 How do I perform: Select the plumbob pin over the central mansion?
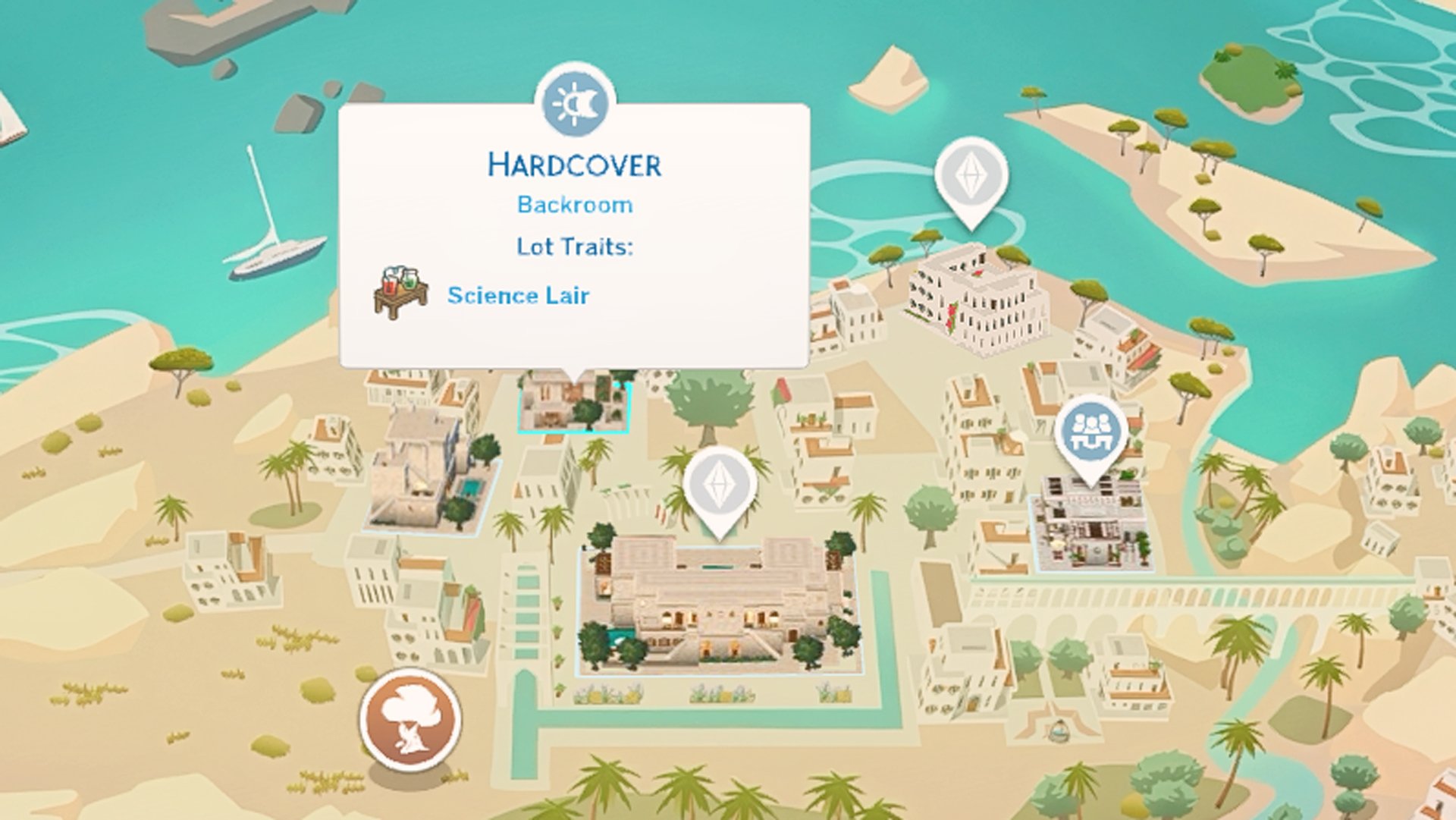point(718,485)
